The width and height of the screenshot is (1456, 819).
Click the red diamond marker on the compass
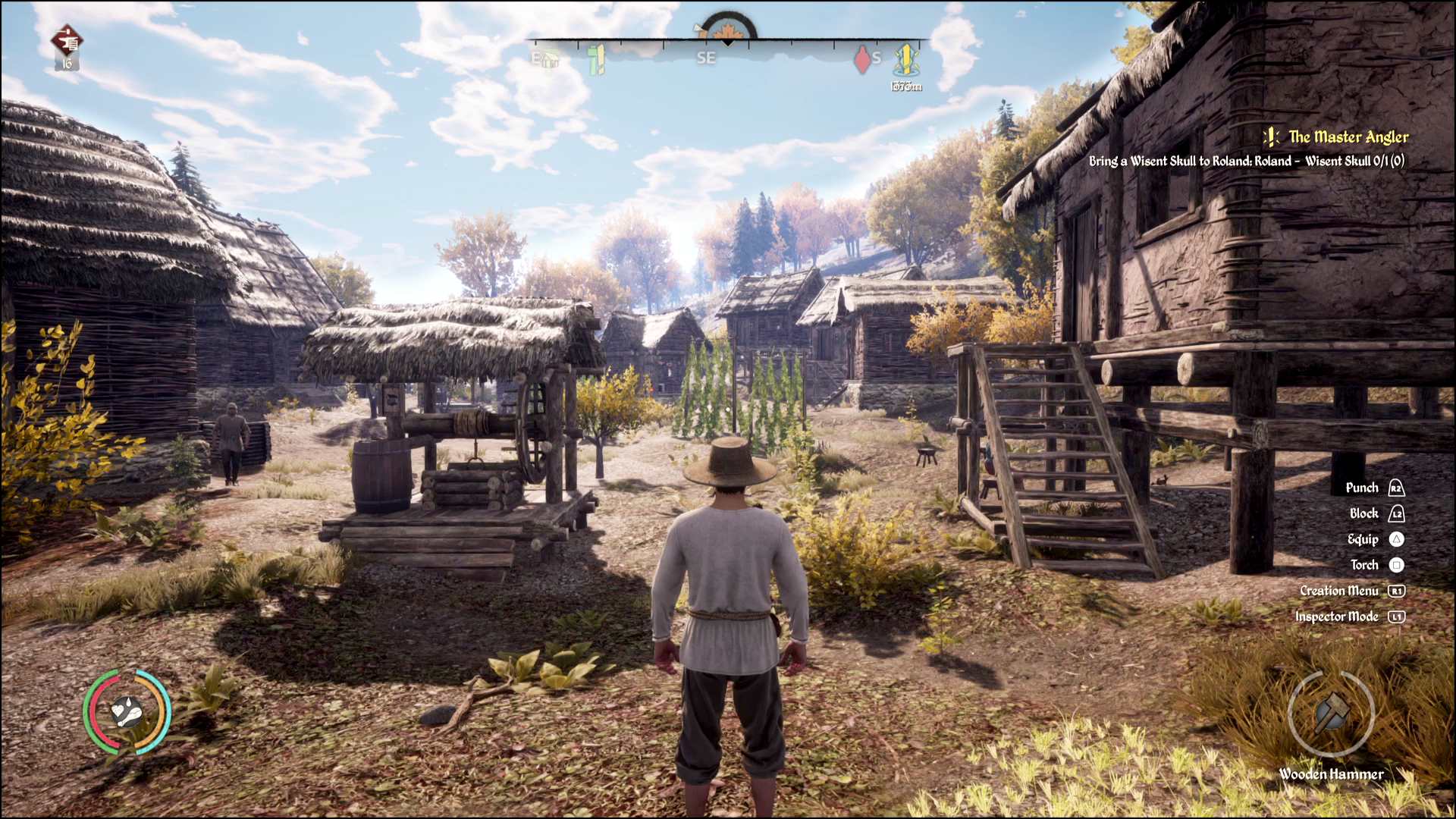click(x=862, y=59)
